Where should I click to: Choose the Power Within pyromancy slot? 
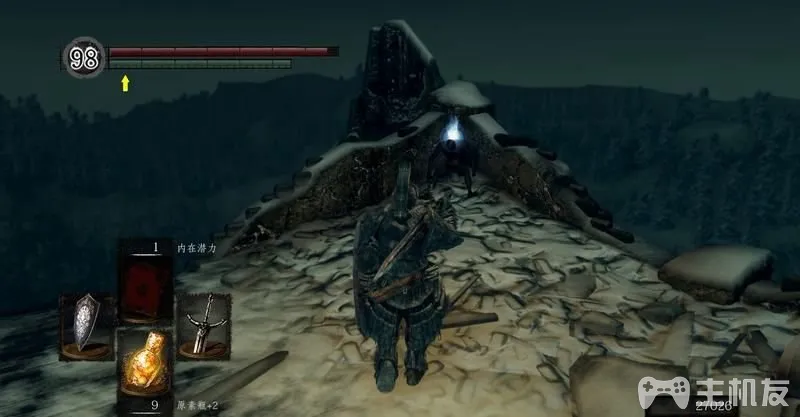[146, 279]
